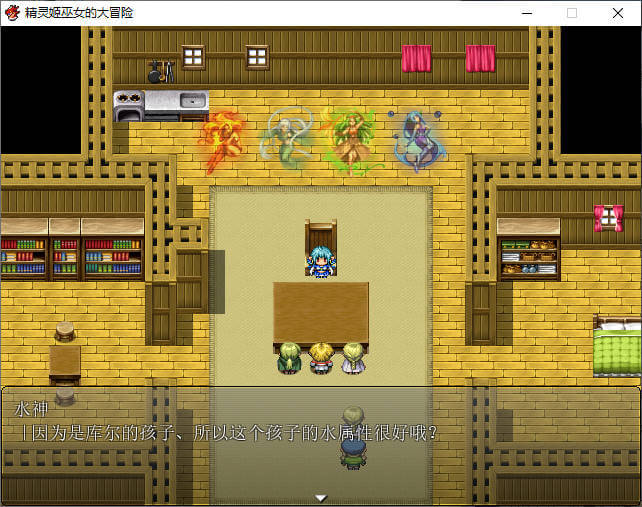This screenshot has width=642, height=507.
Task: Maximize the game window
Action: click(572, 13)
